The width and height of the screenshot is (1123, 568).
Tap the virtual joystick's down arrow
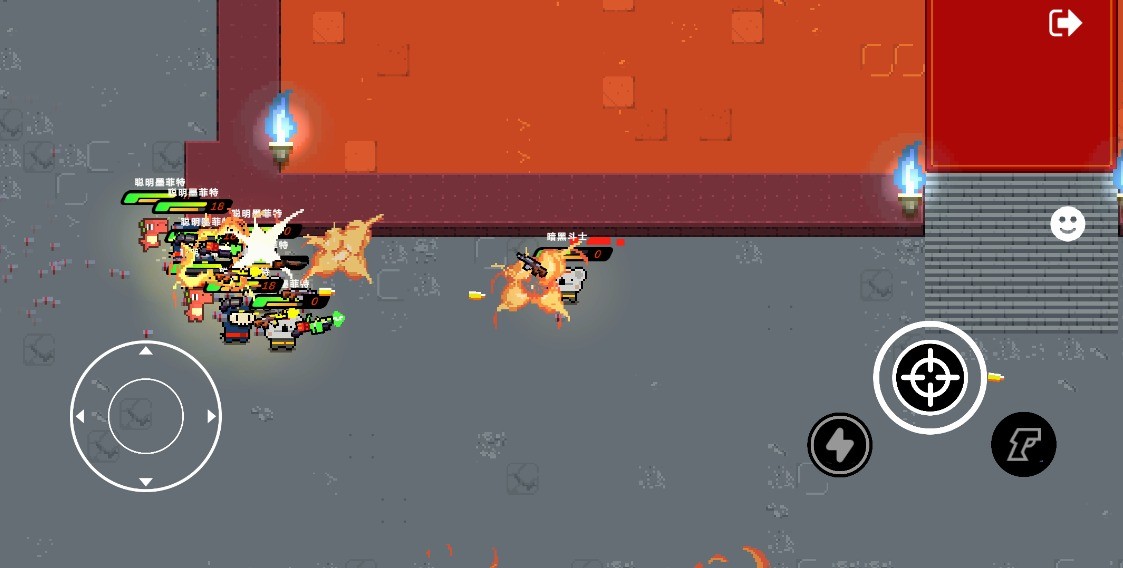click(146, 481)
